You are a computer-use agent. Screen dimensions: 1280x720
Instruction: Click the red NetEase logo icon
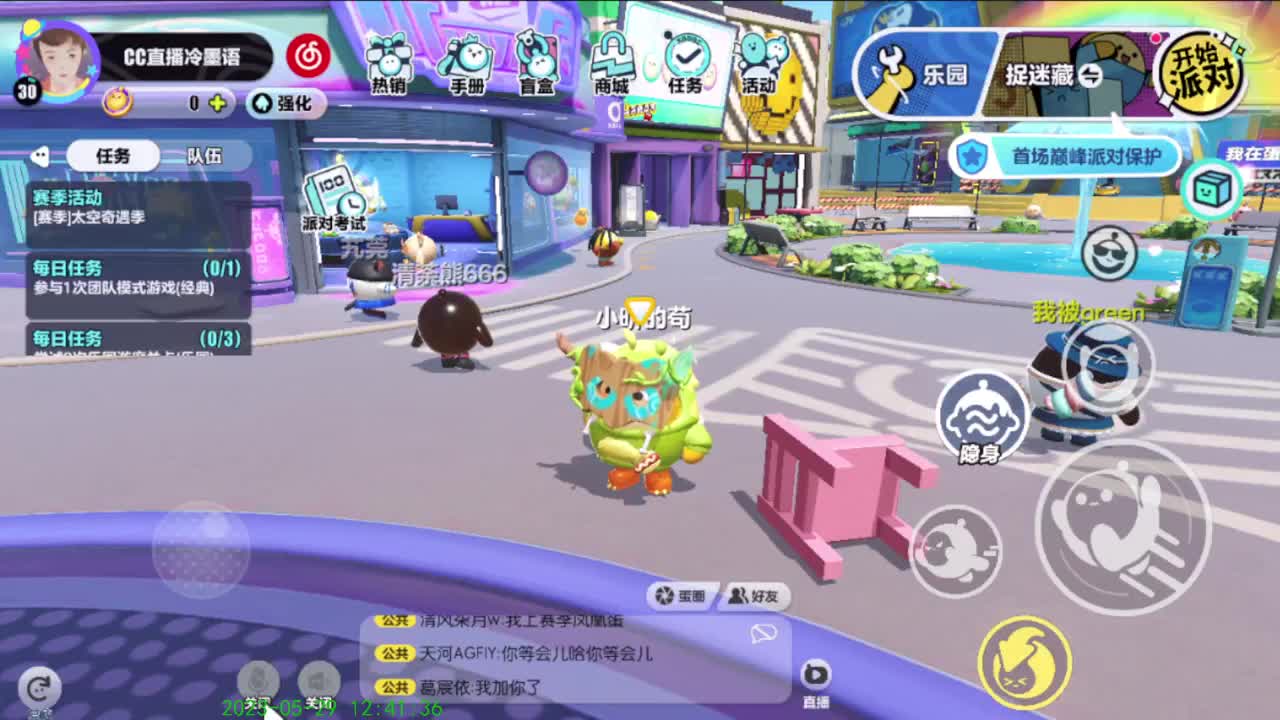[x=307, y=58]
